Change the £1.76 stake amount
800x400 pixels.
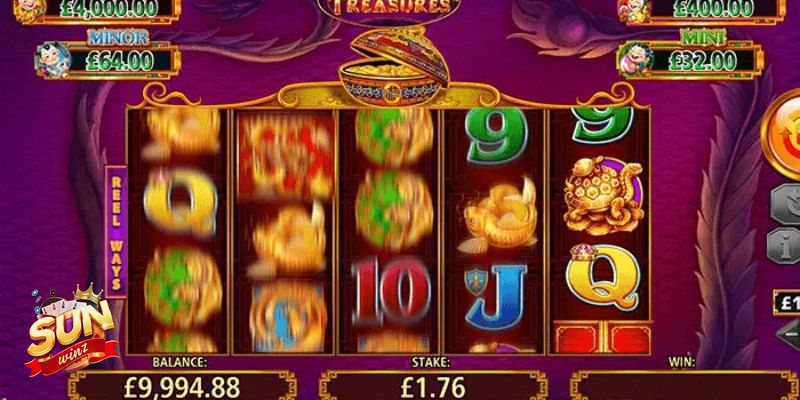tap(432, 386)
